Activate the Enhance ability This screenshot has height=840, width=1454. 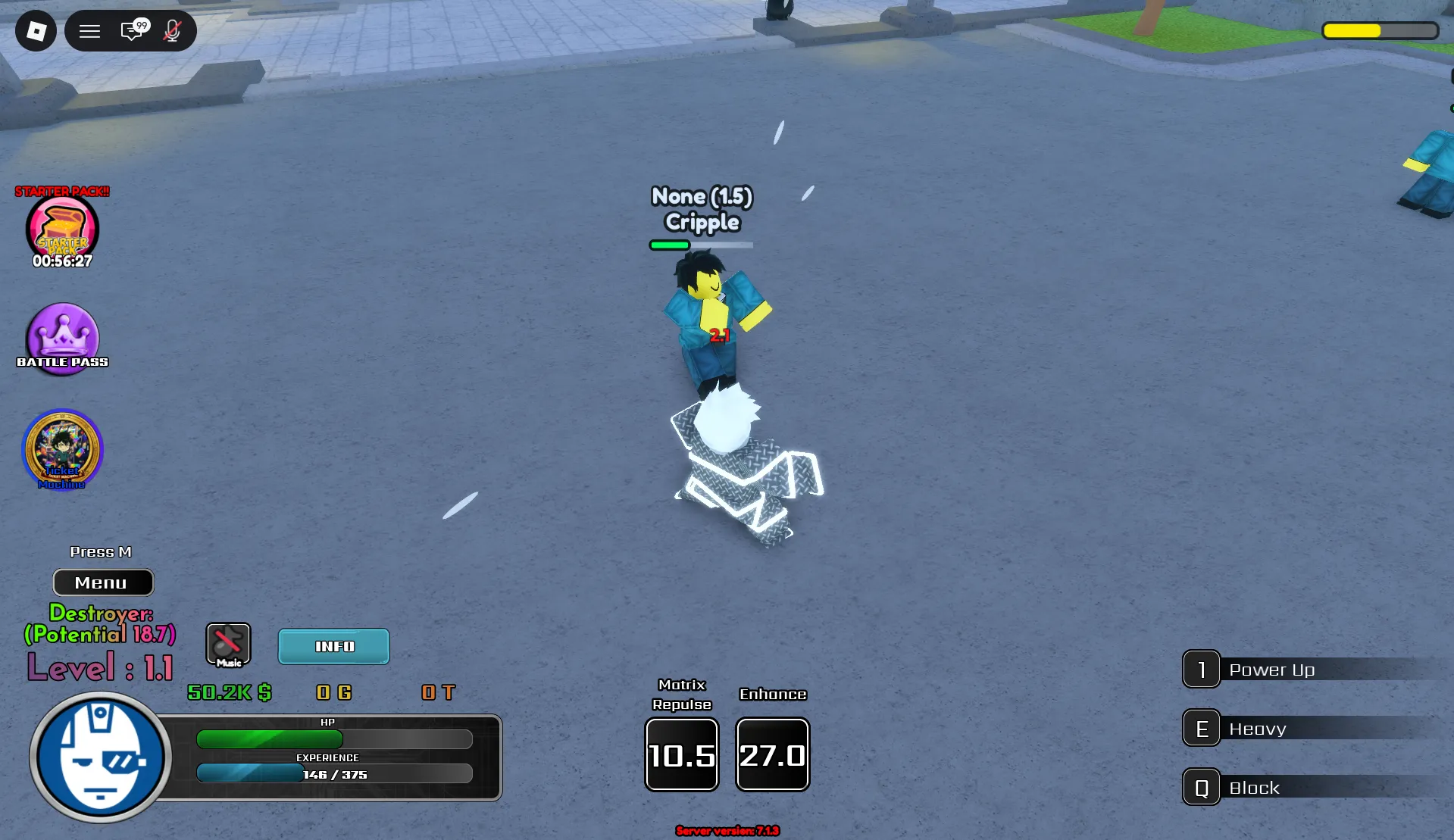[x=772, y=754]
